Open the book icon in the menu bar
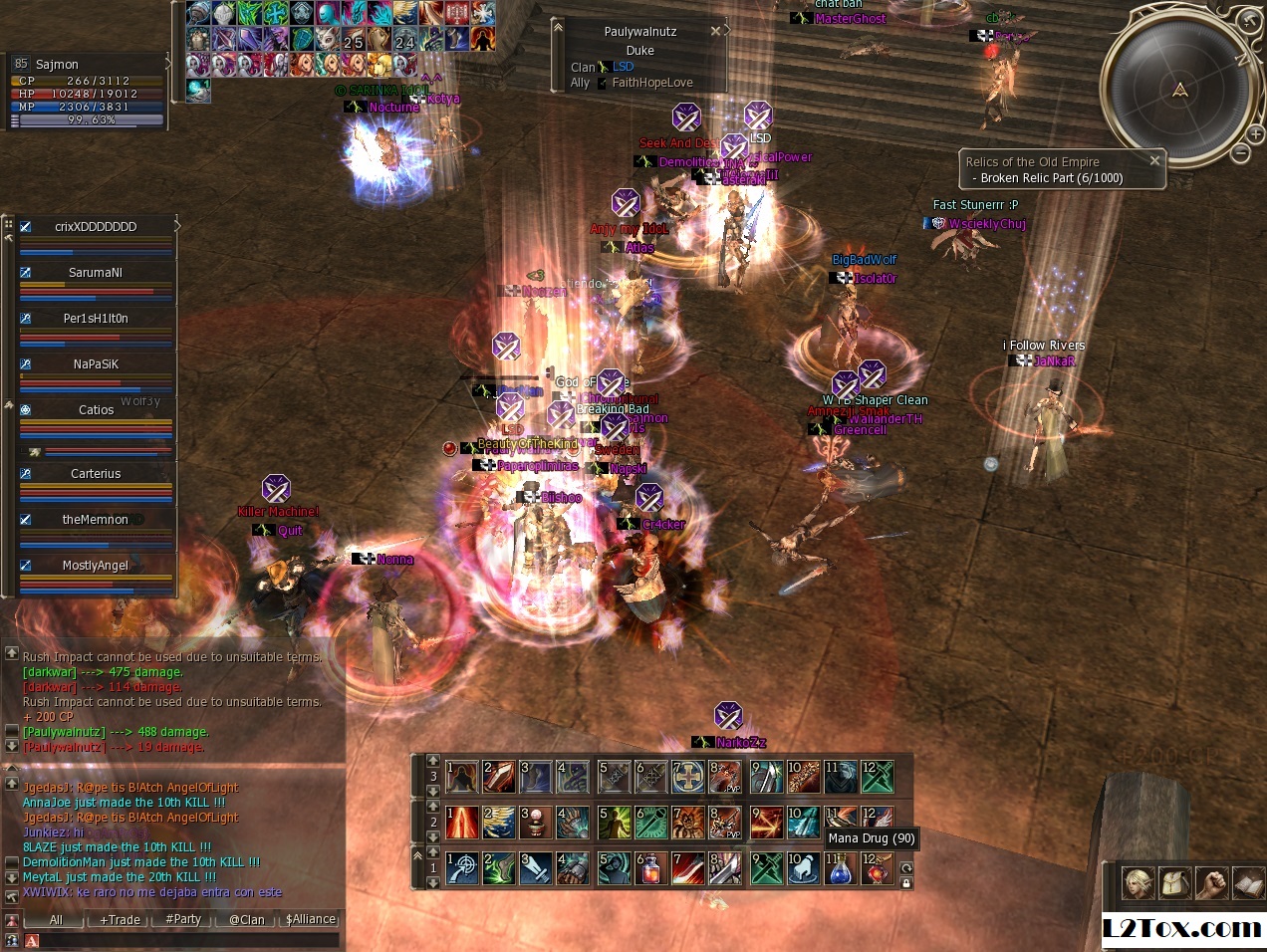Viewport: 1267px width, 952px height. (x=1247, y=882)
